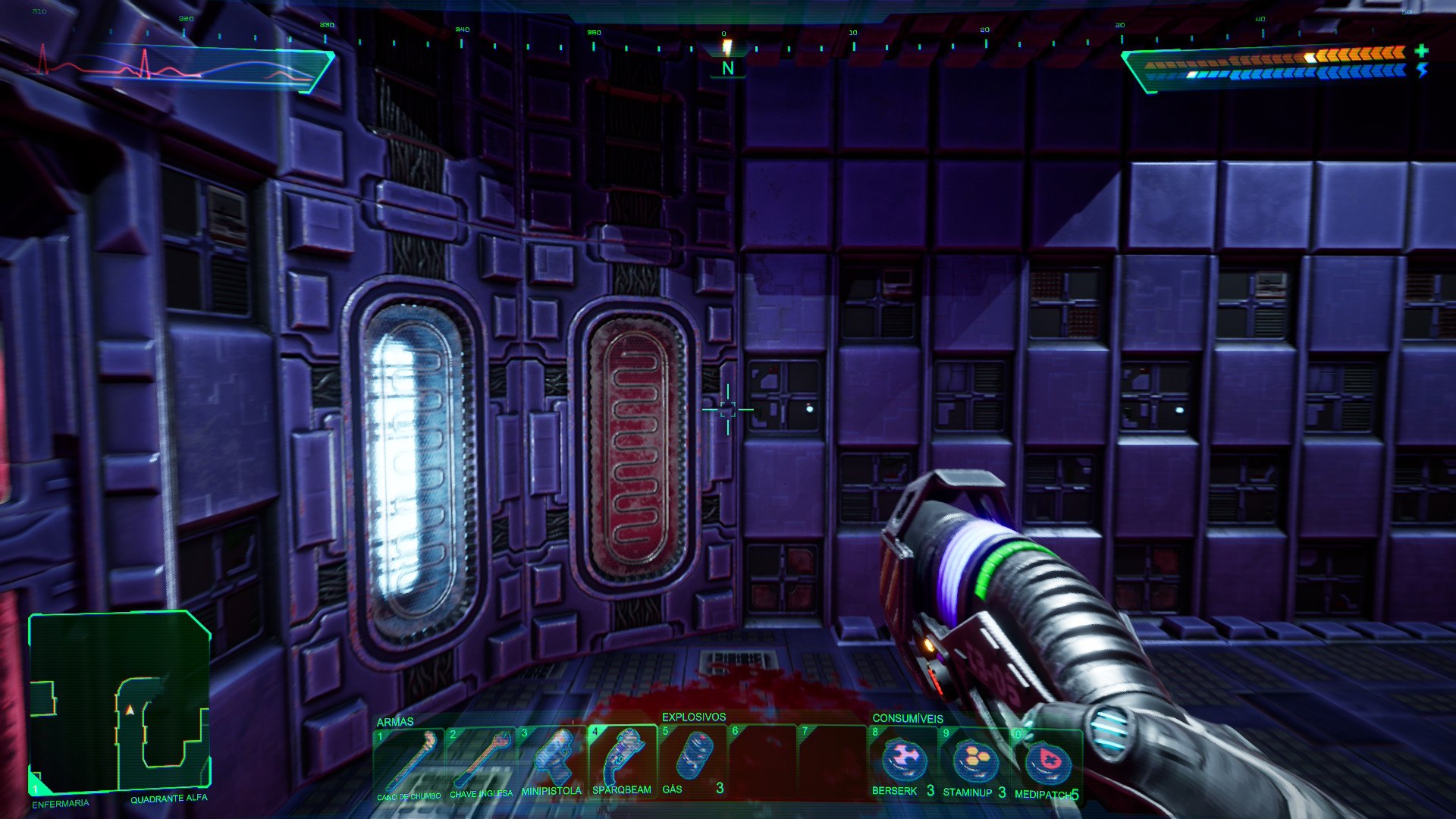This screenshot has height=819, width=1456.
Task: Open the minimap of Enfermaria
Action: 119,701
